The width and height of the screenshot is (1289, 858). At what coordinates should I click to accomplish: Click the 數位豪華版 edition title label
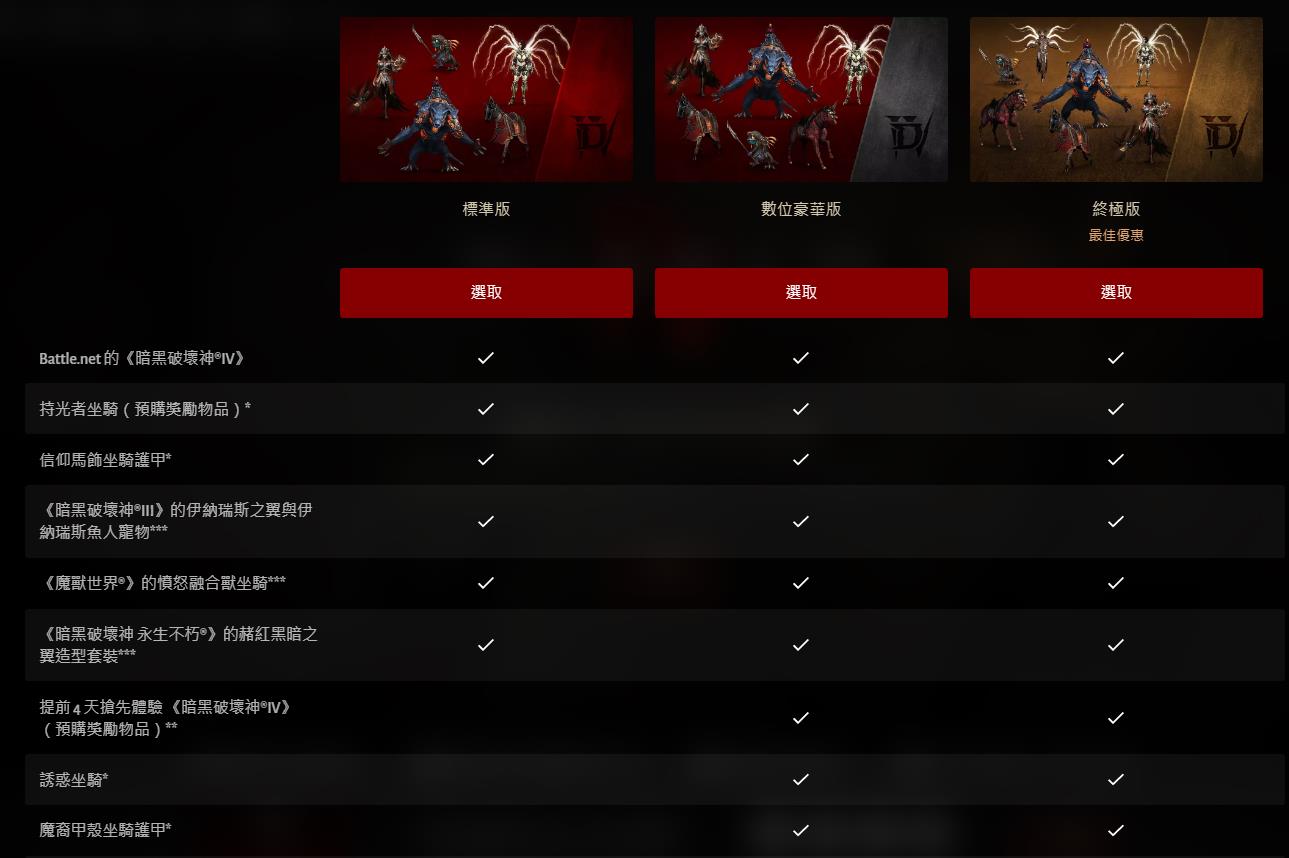click(x=800, y=209)
